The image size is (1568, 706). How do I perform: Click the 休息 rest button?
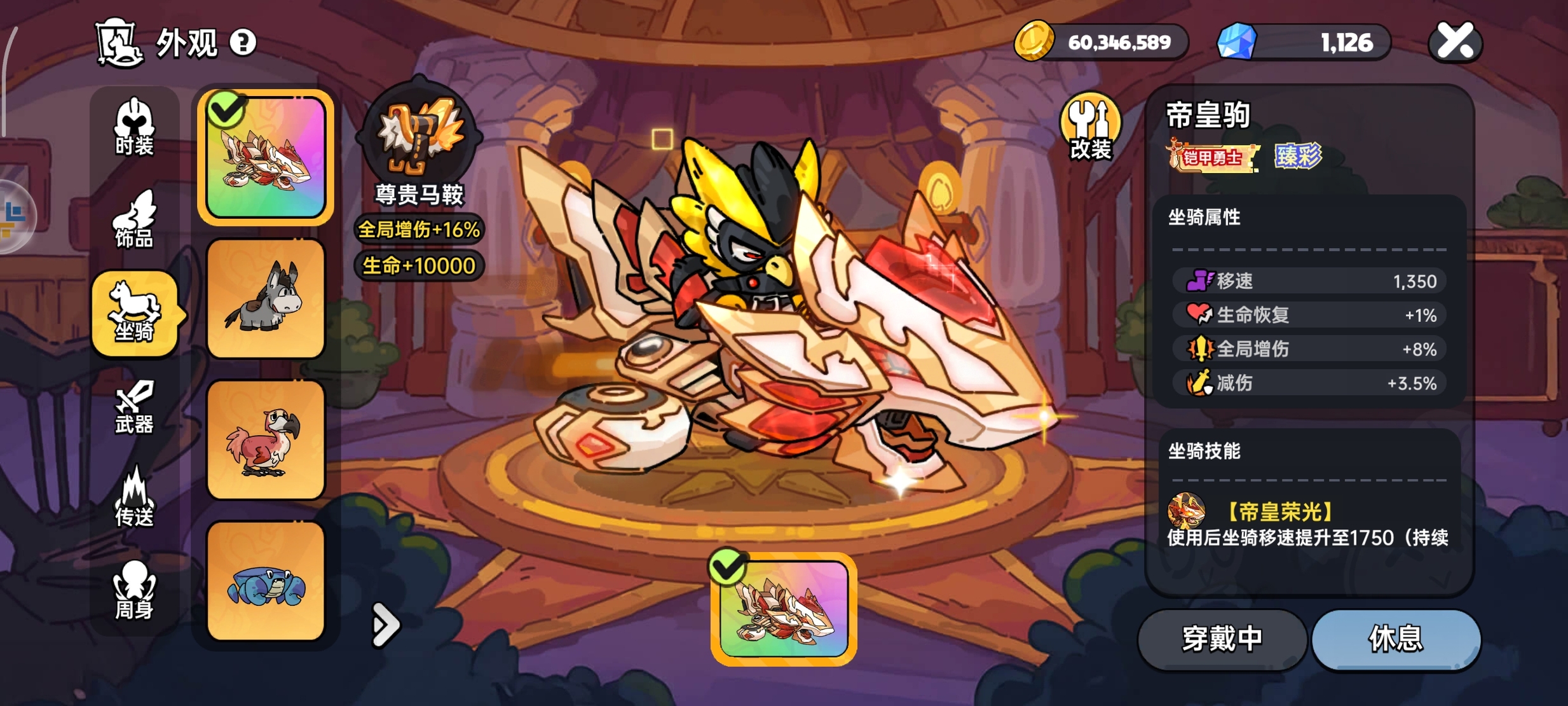click(x=1396, y=639)
